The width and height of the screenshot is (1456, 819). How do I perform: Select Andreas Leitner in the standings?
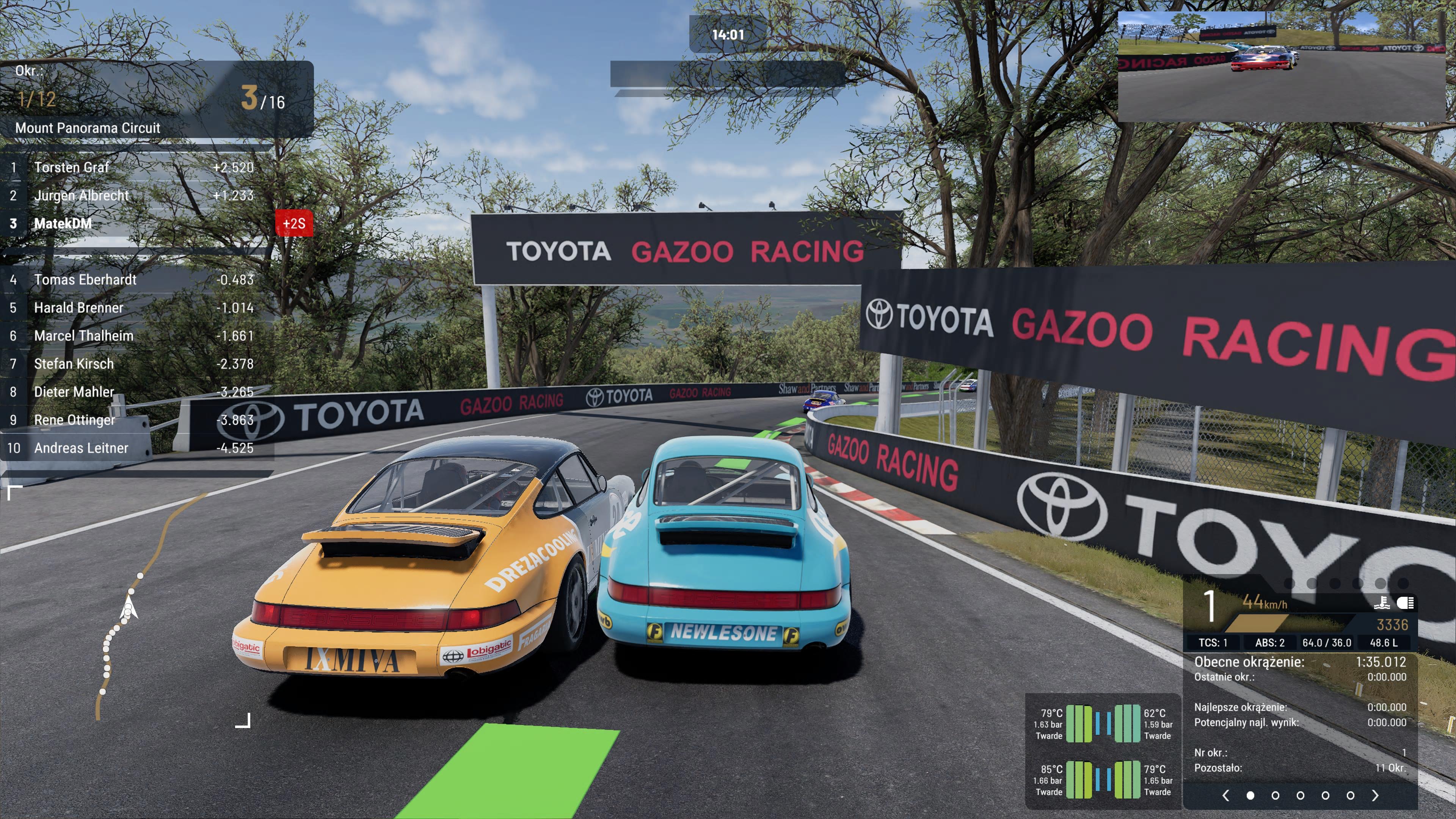(x=82, y=448)
